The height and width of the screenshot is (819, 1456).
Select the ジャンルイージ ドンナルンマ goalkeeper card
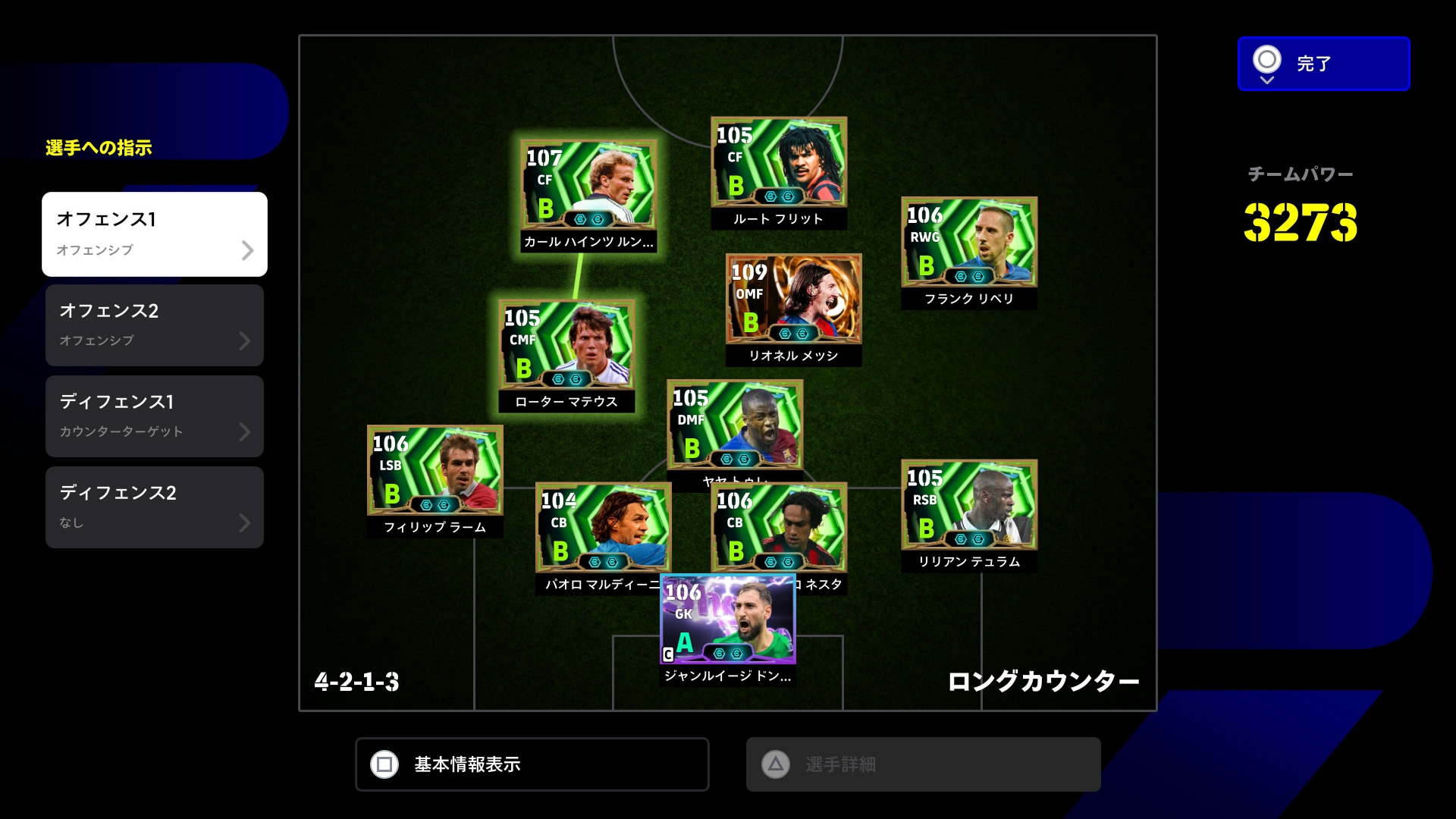pyautogui.click(x=727, y=620)
